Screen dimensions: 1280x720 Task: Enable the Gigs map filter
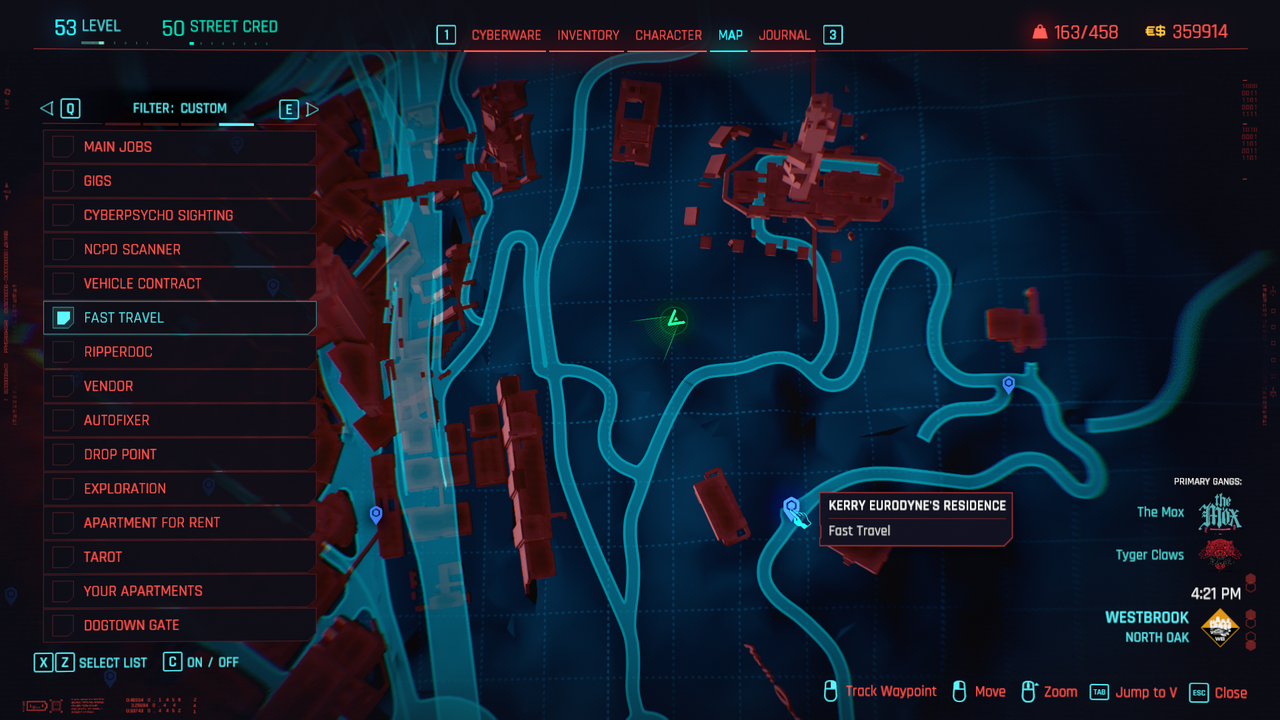64,181
